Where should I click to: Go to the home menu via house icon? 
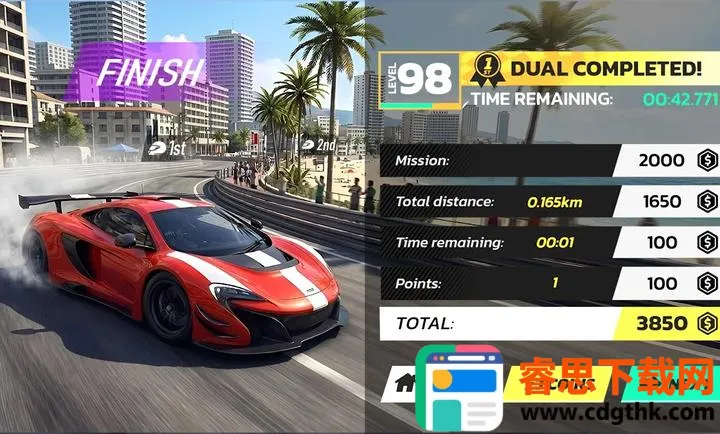coord(406,382)
